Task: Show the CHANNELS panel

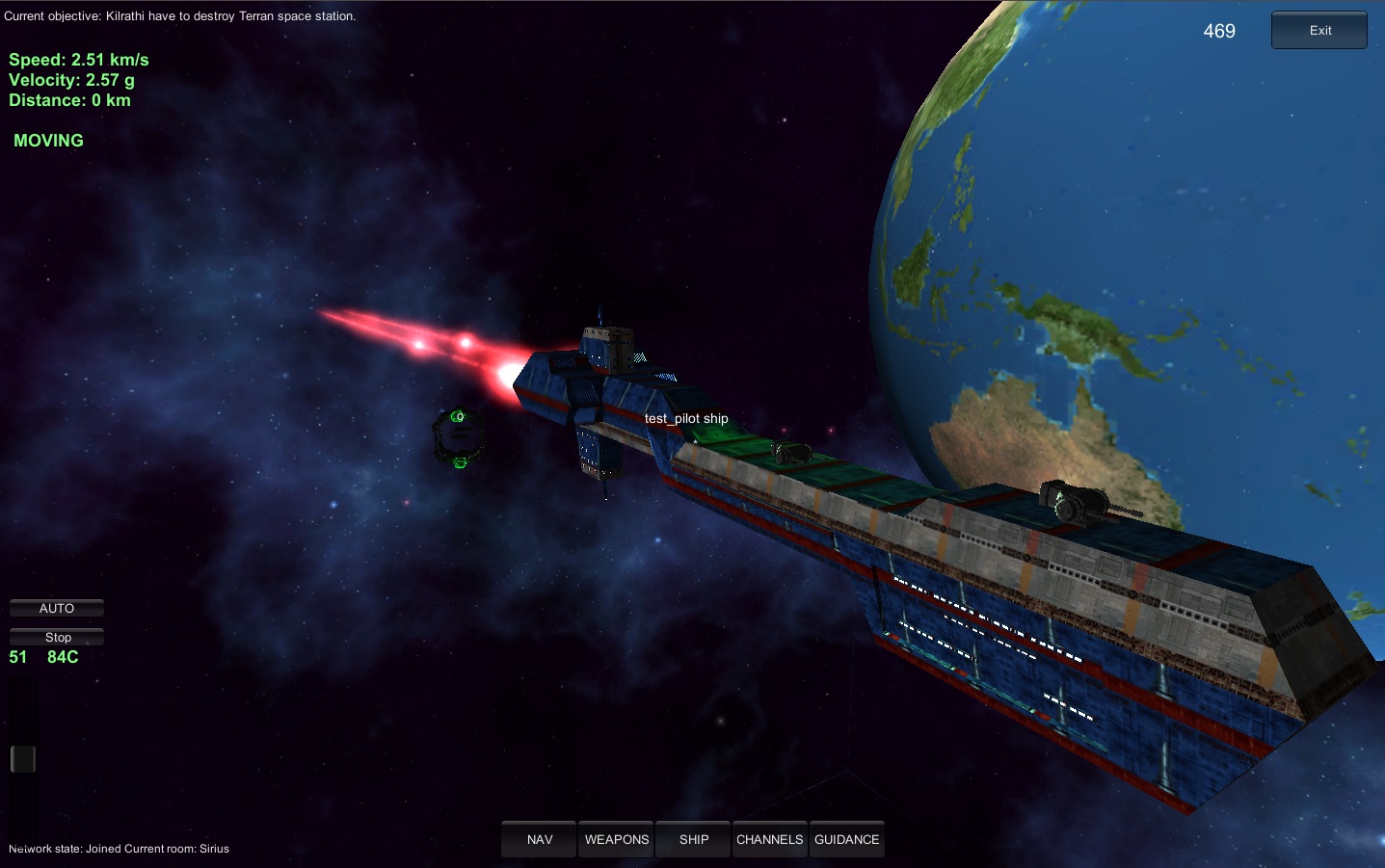Action: point(769,839)
